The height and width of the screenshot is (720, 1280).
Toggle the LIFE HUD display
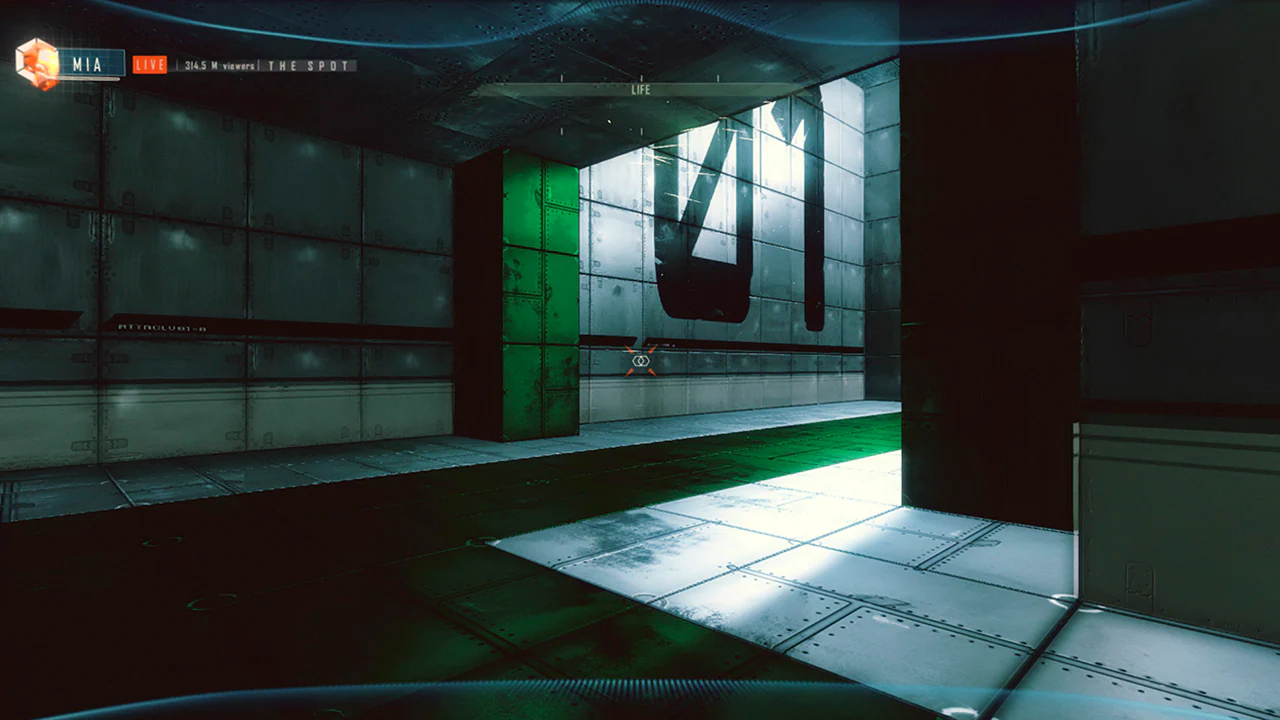pyautogui.click(x=641, y=91)
